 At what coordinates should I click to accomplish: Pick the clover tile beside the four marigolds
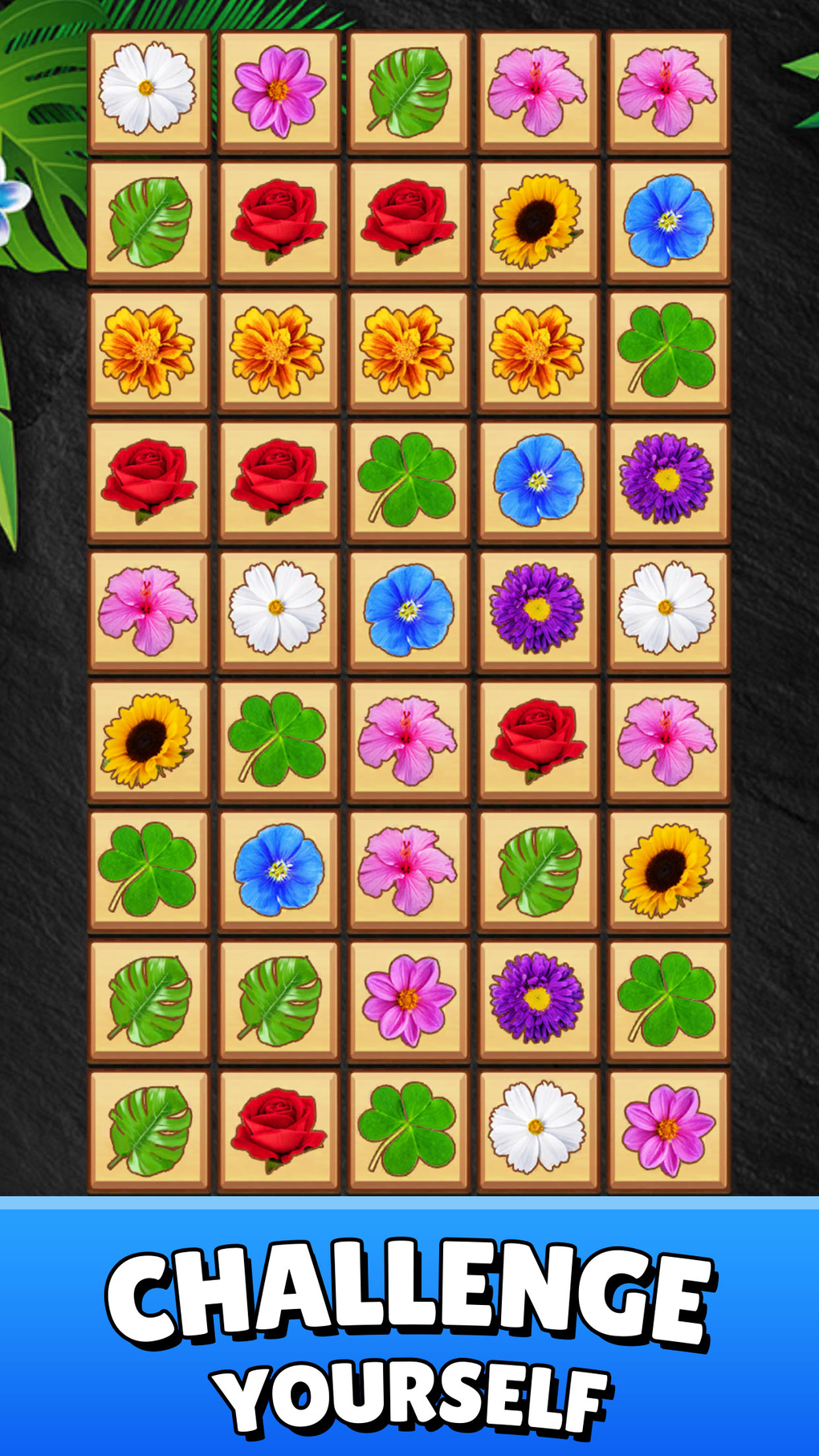click(x=667, y=351)
